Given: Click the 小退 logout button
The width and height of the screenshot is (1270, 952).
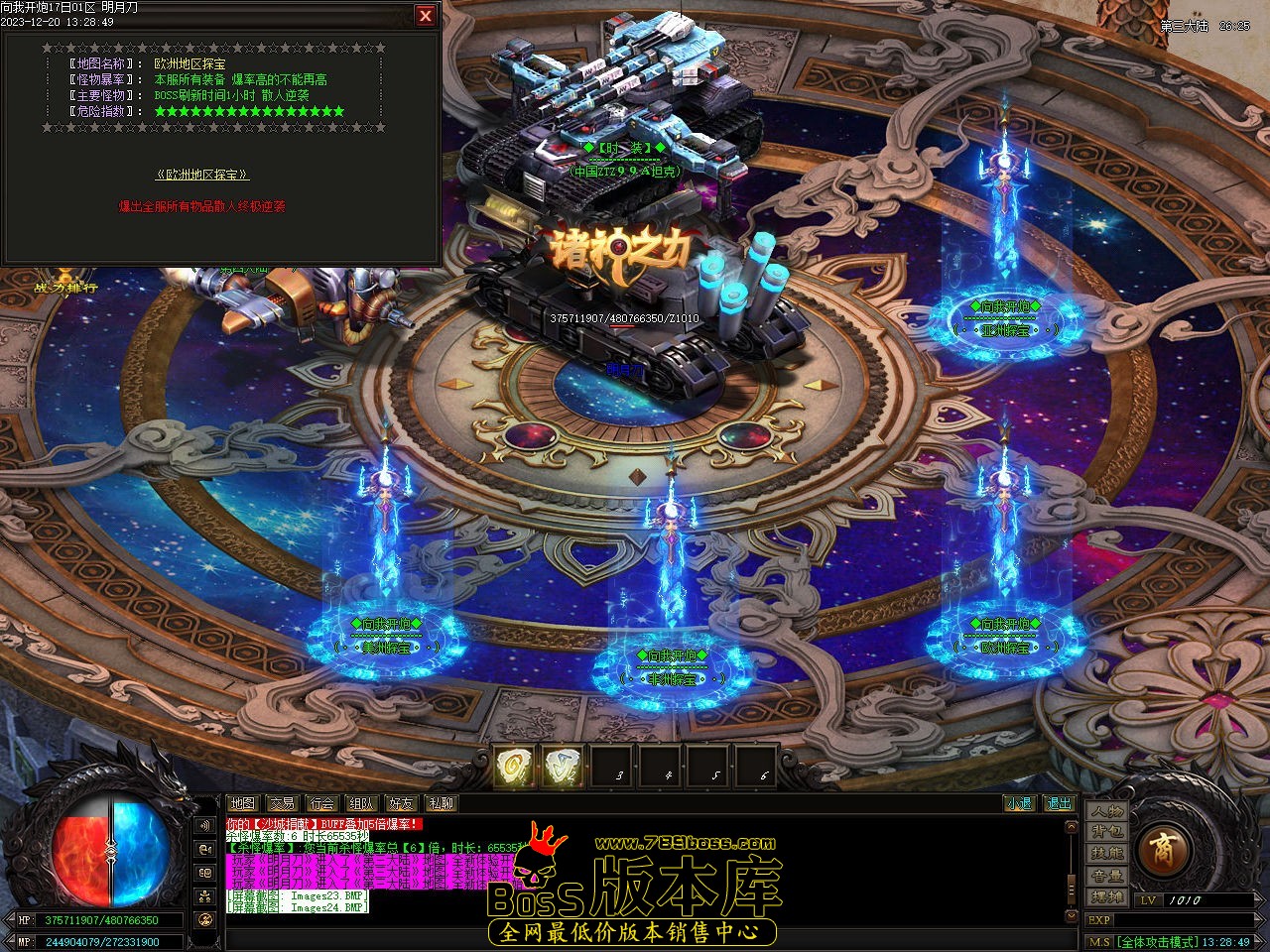Looking at the screenshot, I should (1018, 803).
